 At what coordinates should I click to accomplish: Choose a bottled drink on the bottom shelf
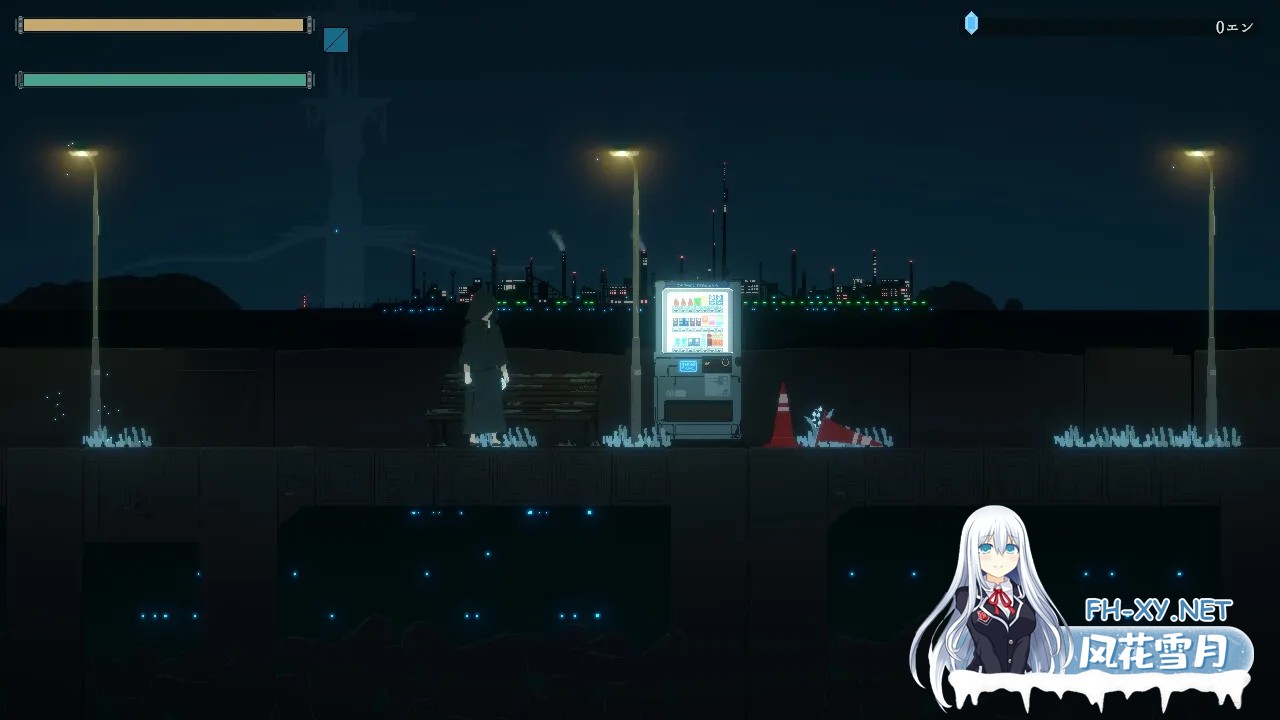click(x=680, y=341)
